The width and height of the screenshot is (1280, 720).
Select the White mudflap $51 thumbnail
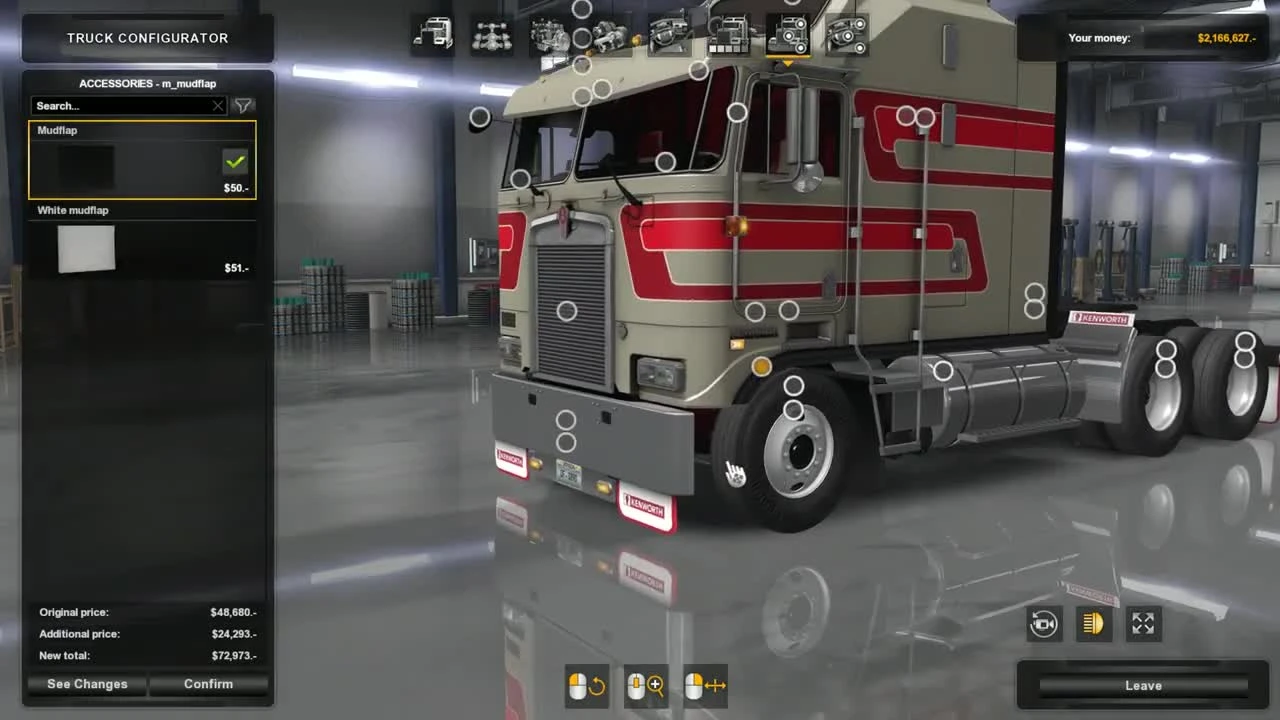tap(86, 249)
